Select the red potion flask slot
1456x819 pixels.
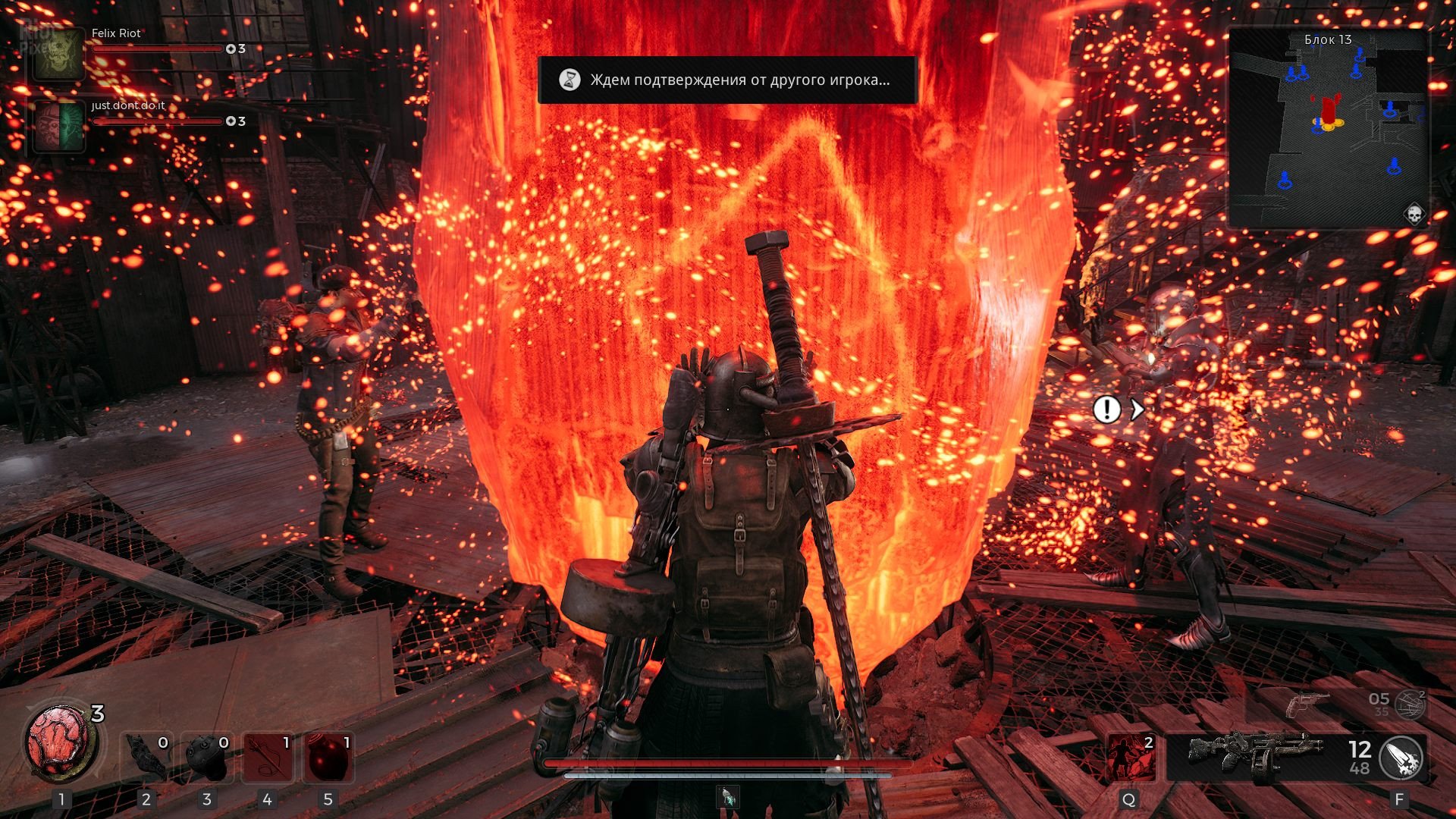pyautogui.click(x=328, y=757)
